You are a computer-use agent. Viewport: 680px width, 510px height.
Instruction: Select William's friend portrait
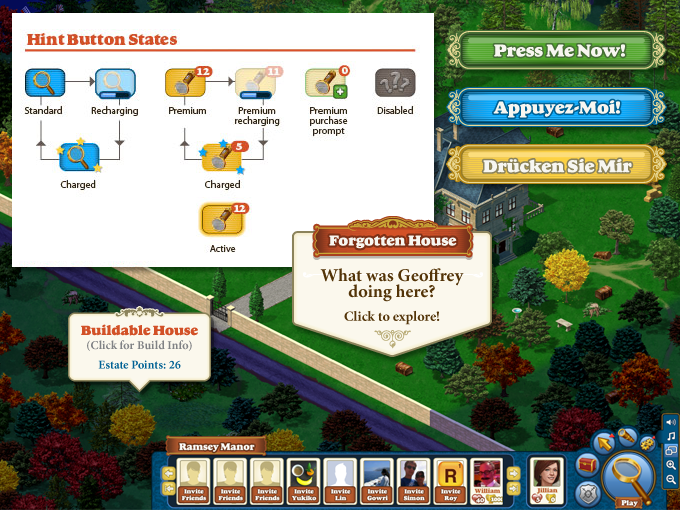point(486,480)
